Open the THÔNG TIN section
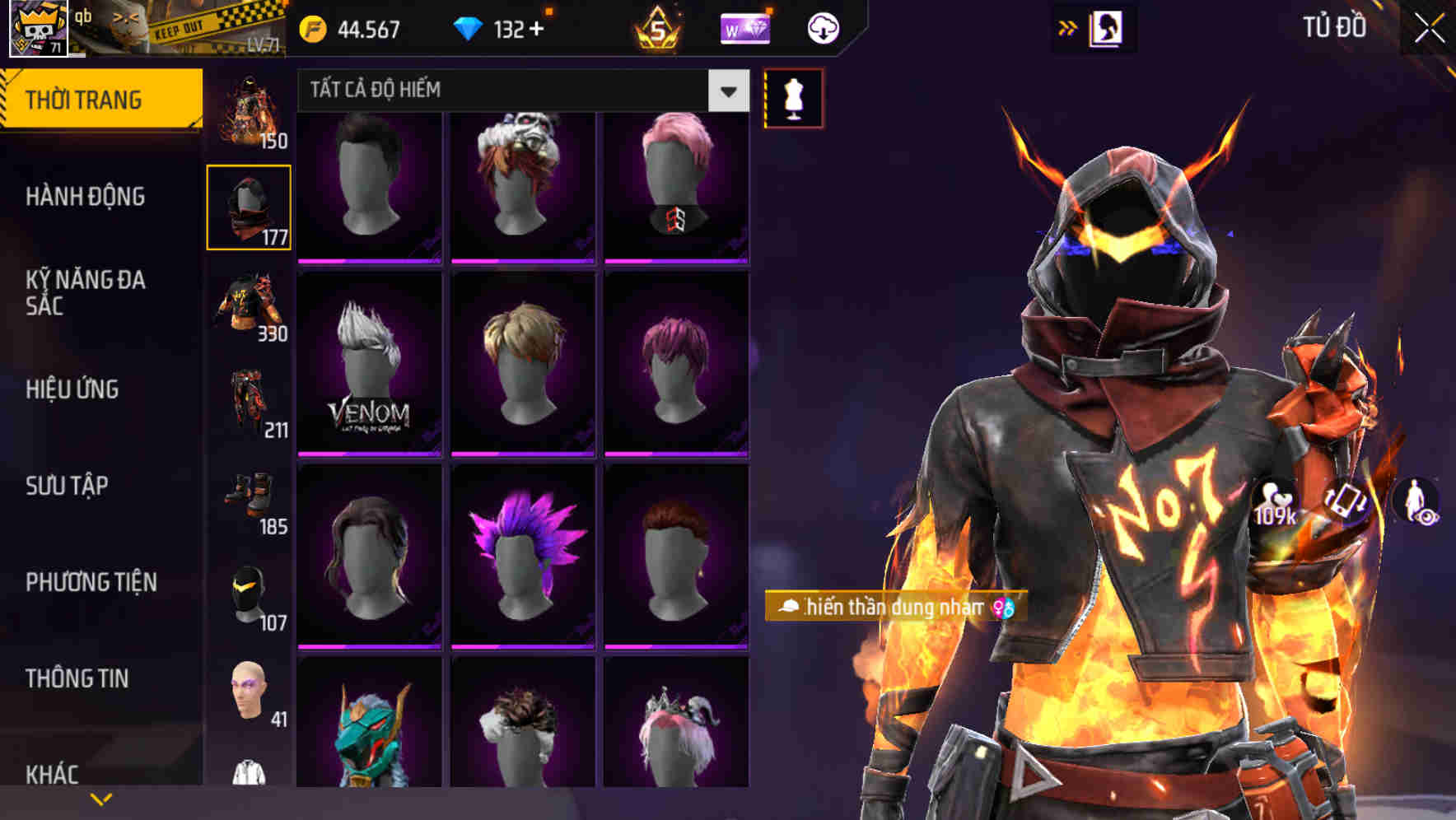1456x820 pixels. click(78, 678)
